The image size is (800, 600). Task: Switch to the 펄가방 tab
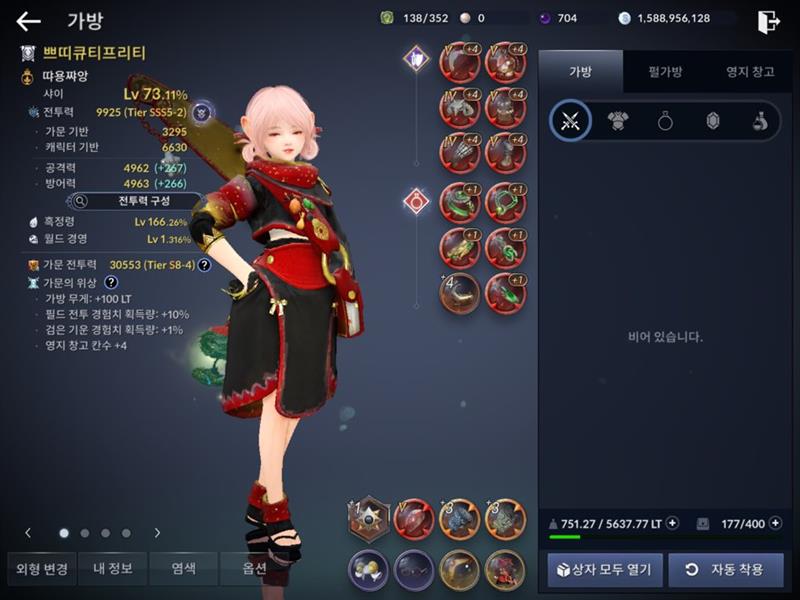(664, 71)
